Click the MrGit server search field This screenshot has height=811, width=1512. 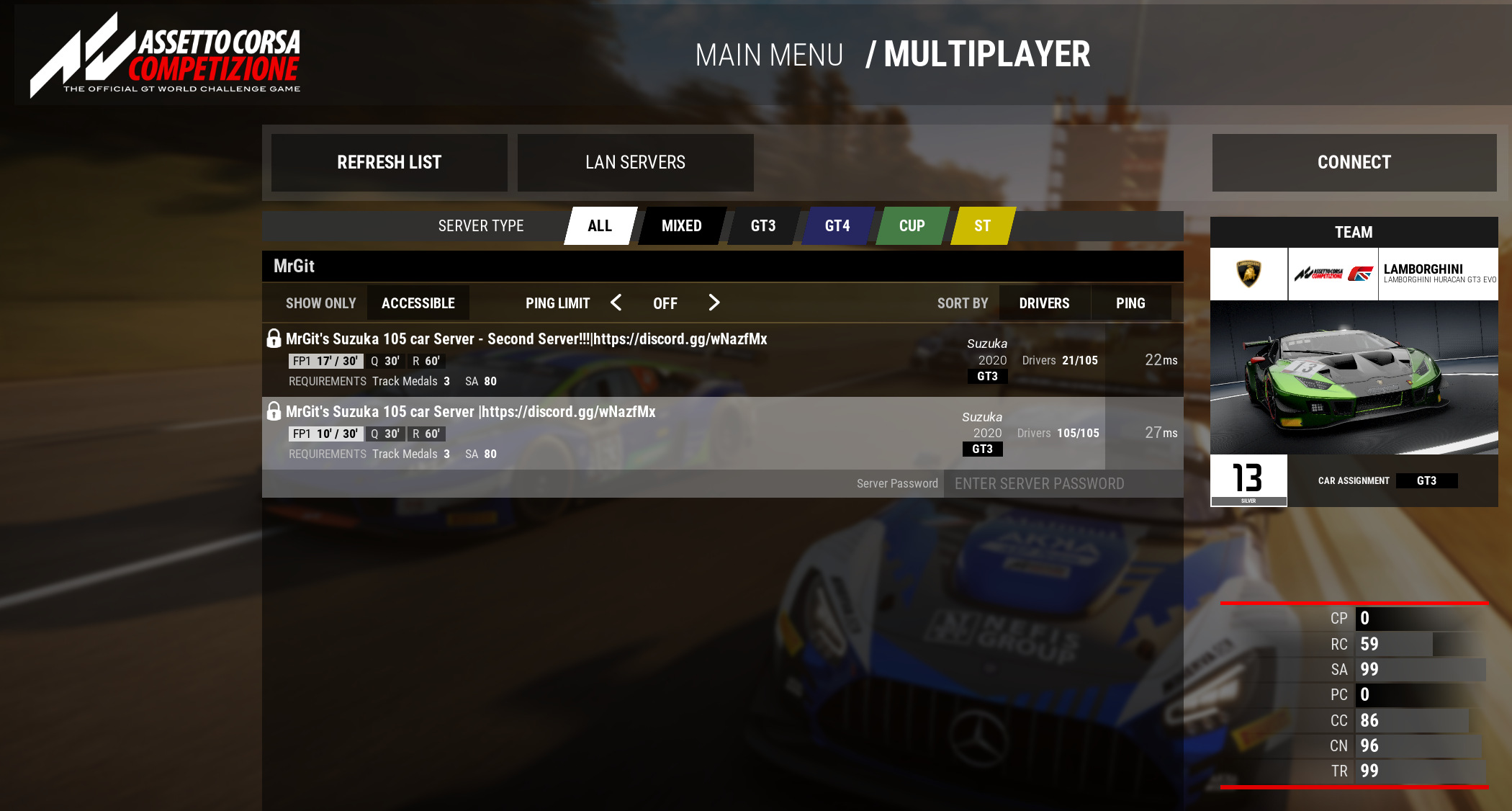(x=720, y=266)
